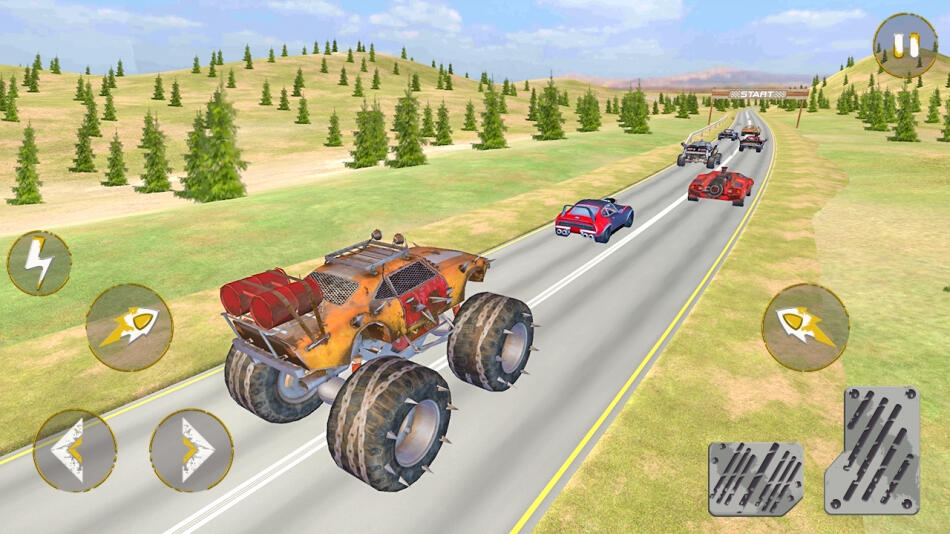Fire the rocket pointing left
Screen dimensions: 950x534
pyautogui.click(x=805, y=327)
